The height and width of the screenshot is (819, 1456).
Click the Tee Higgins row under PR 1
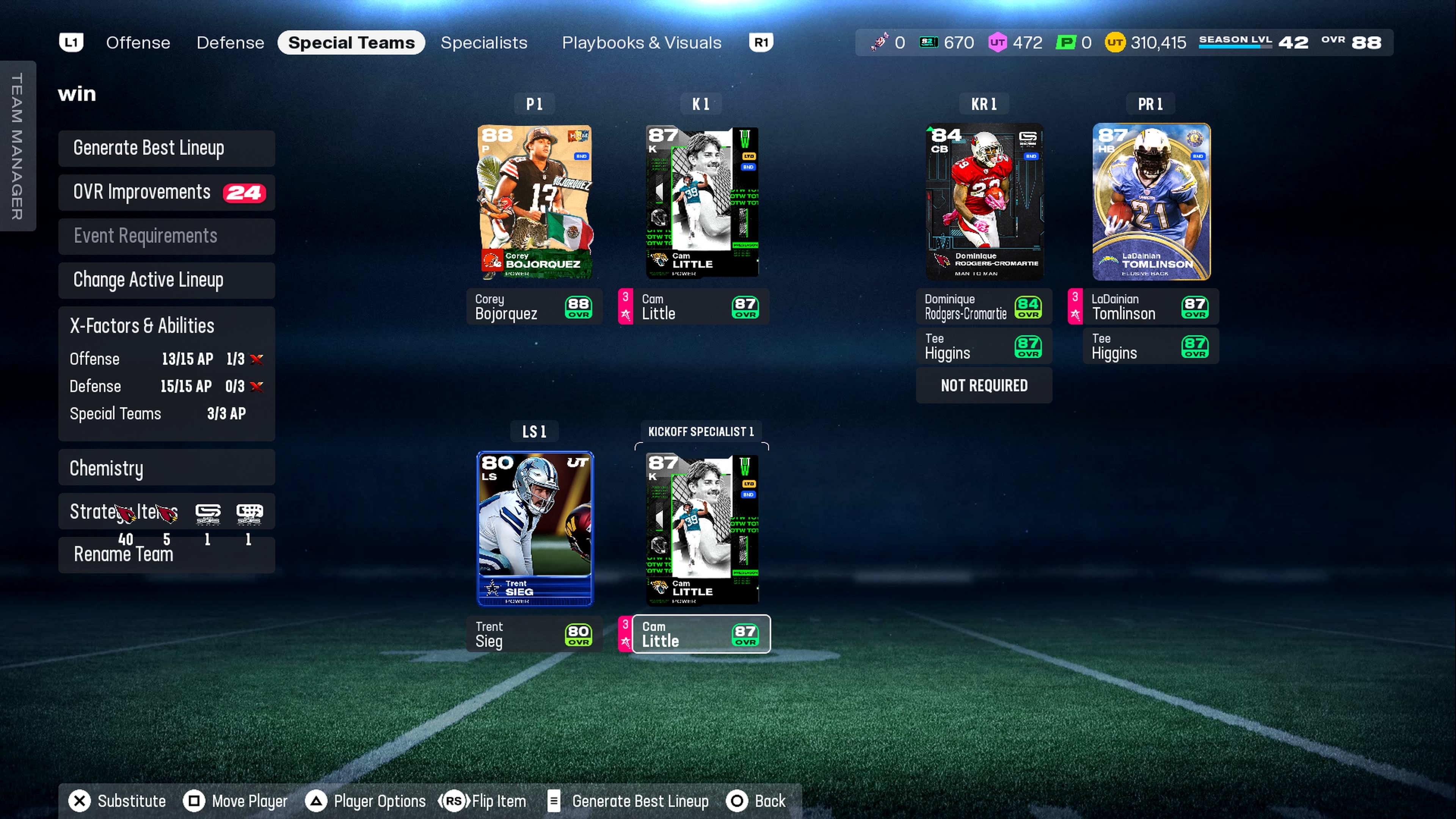[1151, 347]
